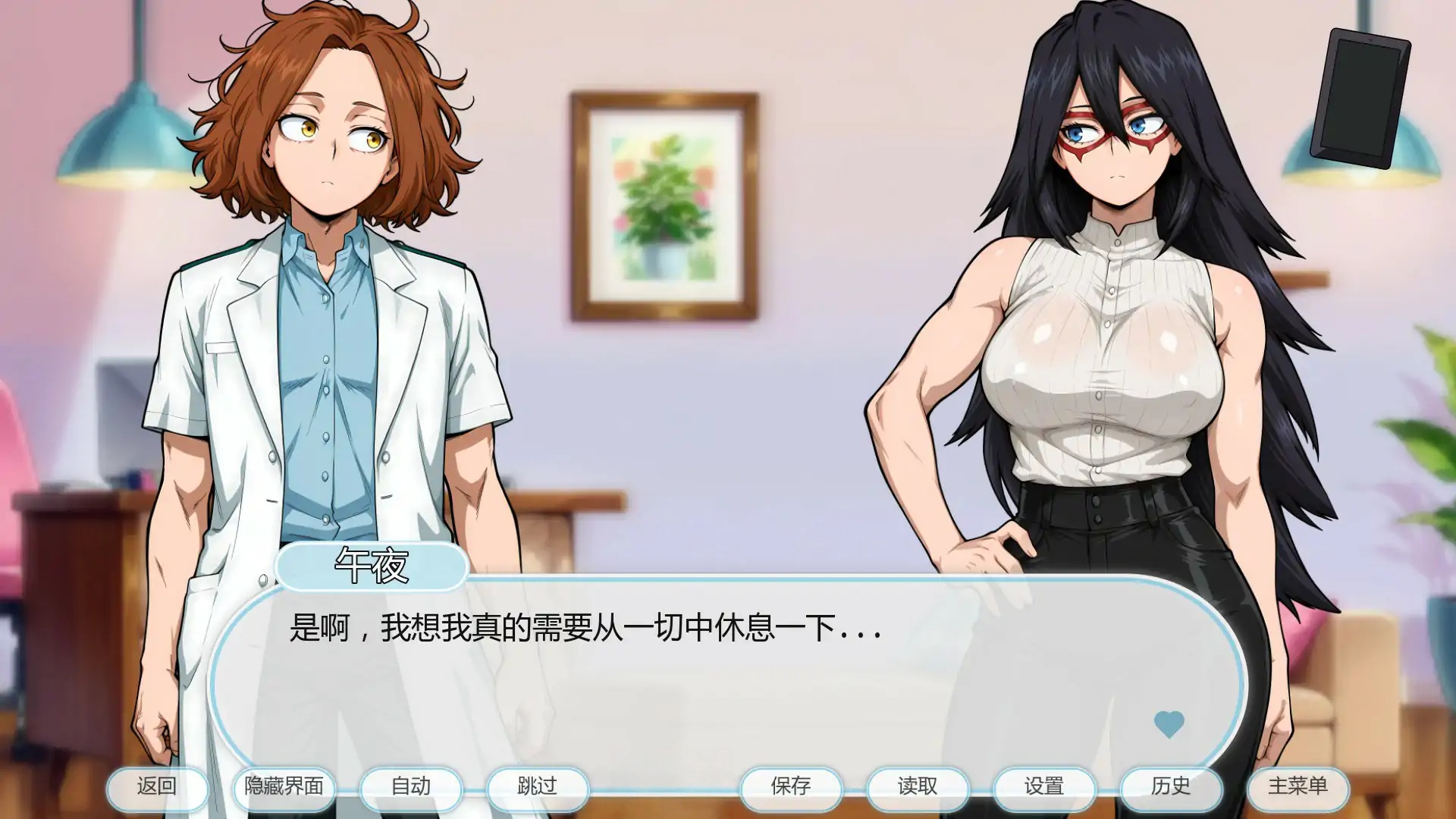1456x819 pixels.
Task: Open the 读取 load screen
Action: point(917,788)
